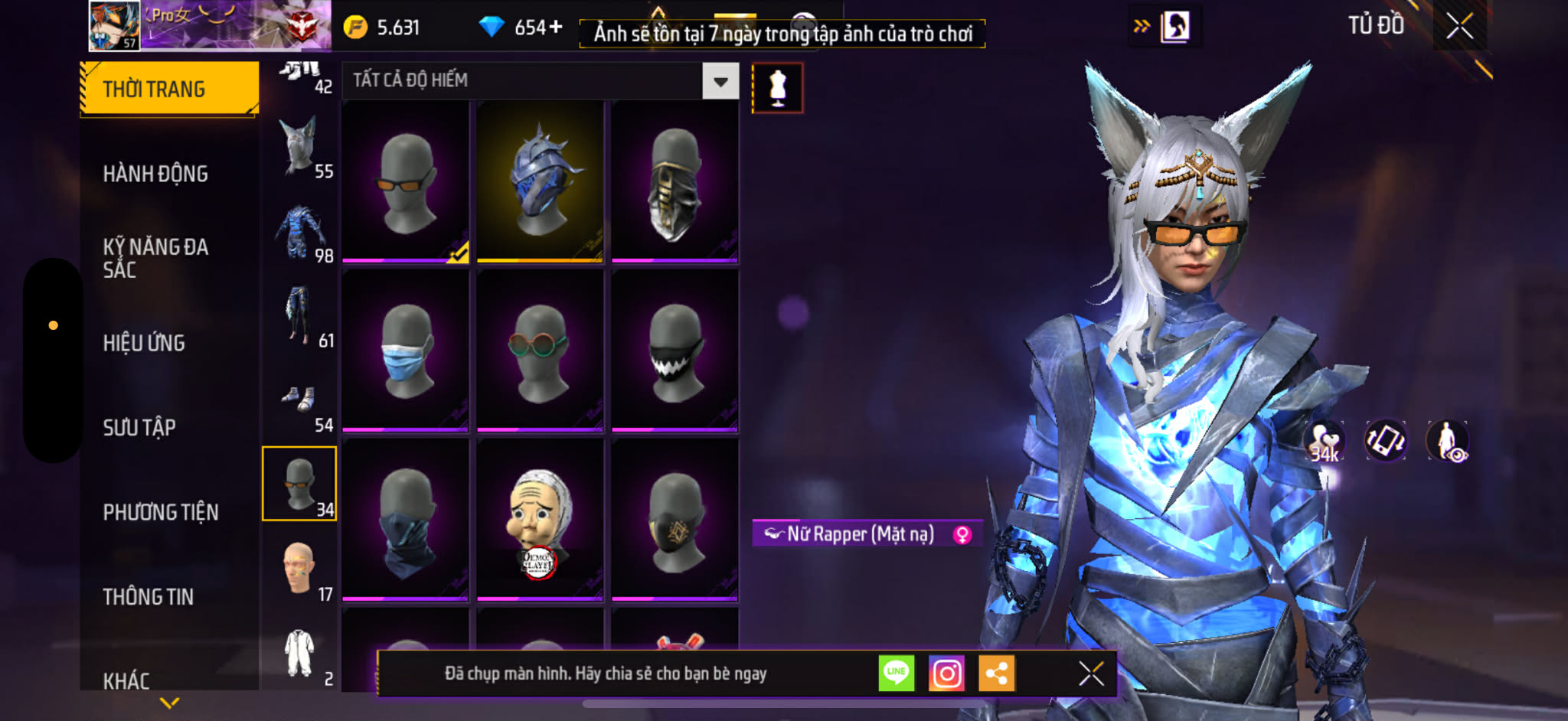Select the round green glasses item

click(540, 351)
